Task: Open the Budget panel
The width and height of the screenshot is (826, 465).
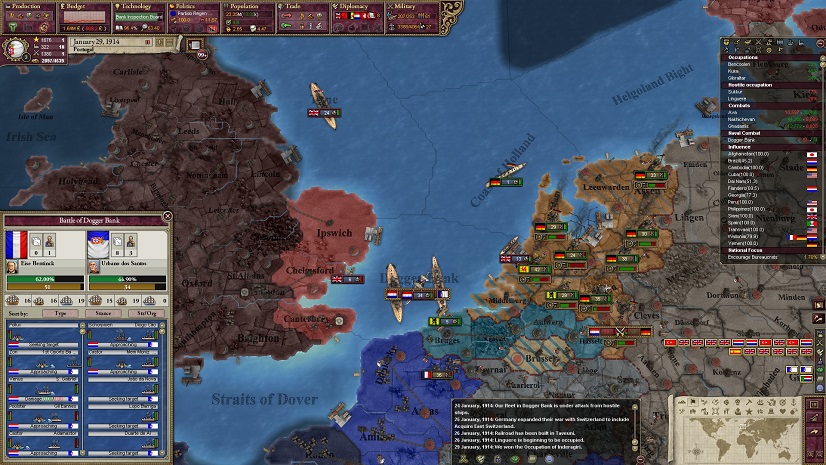Action: pyautogui.click(x=84, y=6)
